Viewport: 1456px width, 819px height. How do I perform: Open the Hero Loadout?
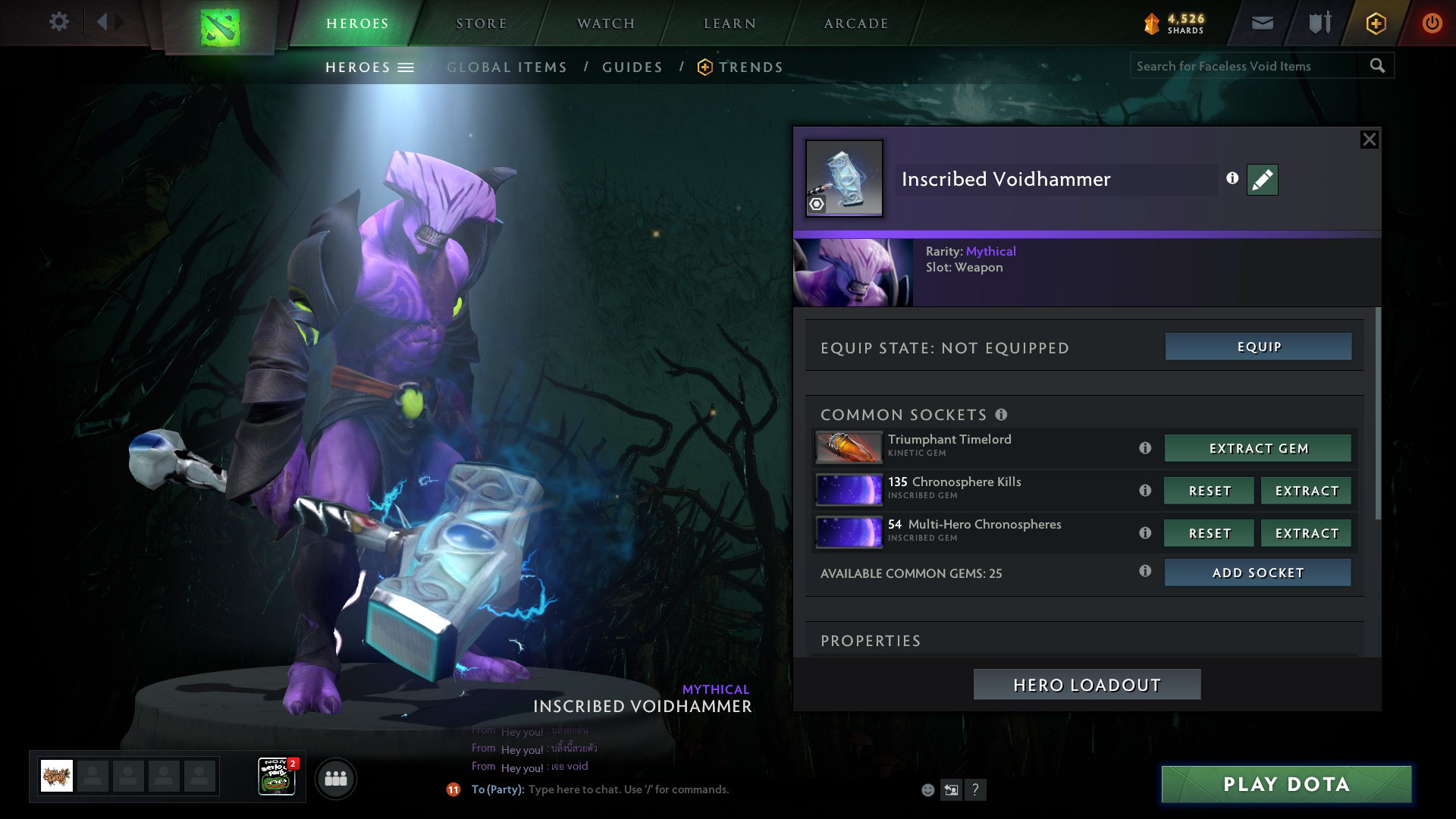1087,685
